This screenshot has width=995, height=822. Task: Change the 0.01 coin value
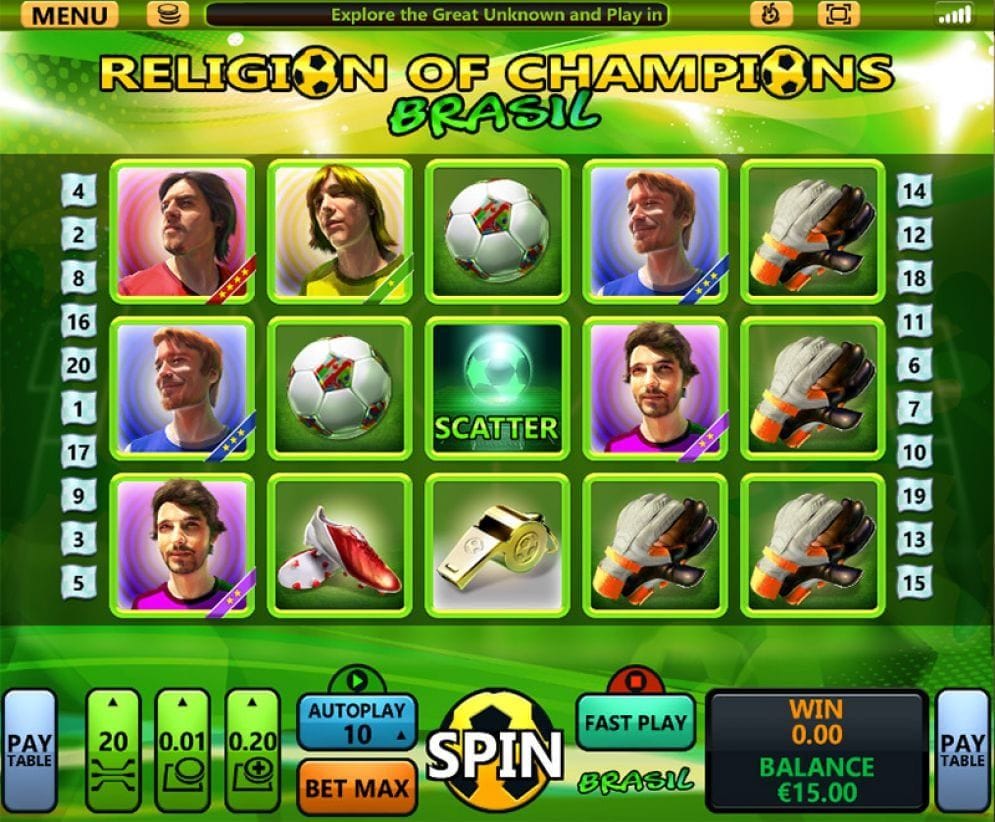(x=182, y=750)
